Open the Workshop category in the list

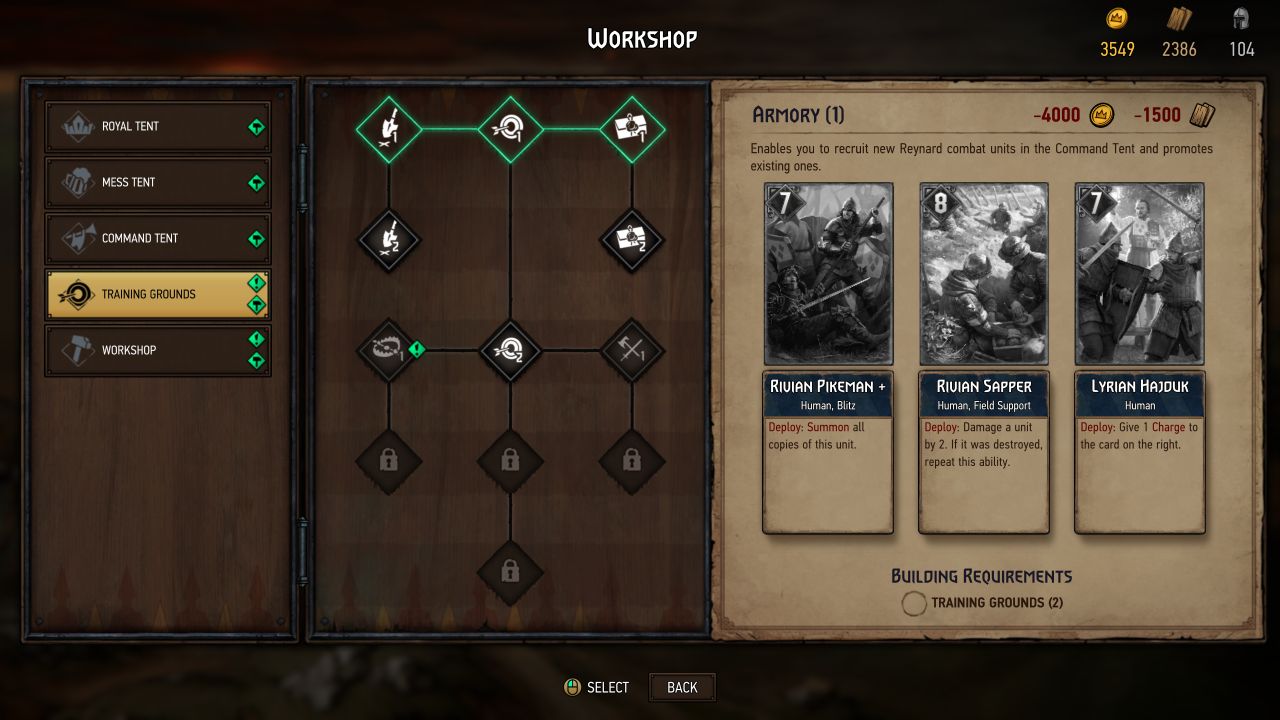point(157,351)
